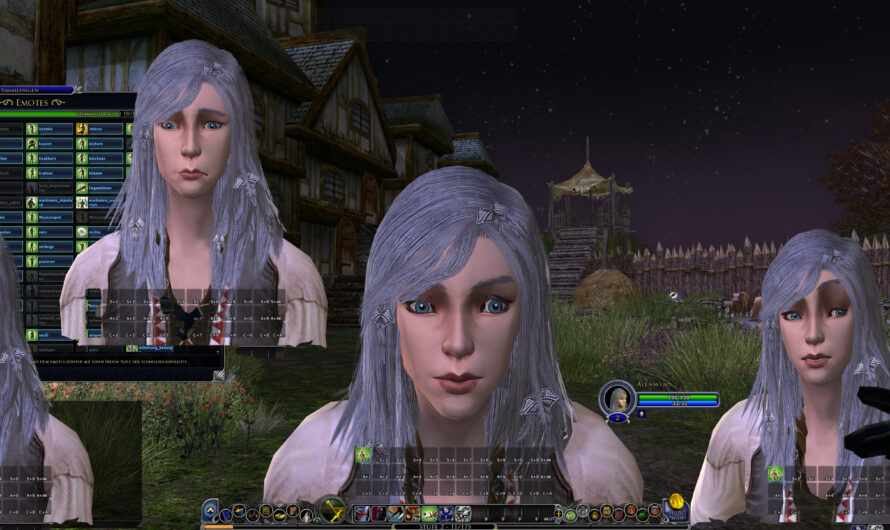Click the silver-grey quickslot skill icon

click(462, 514)
